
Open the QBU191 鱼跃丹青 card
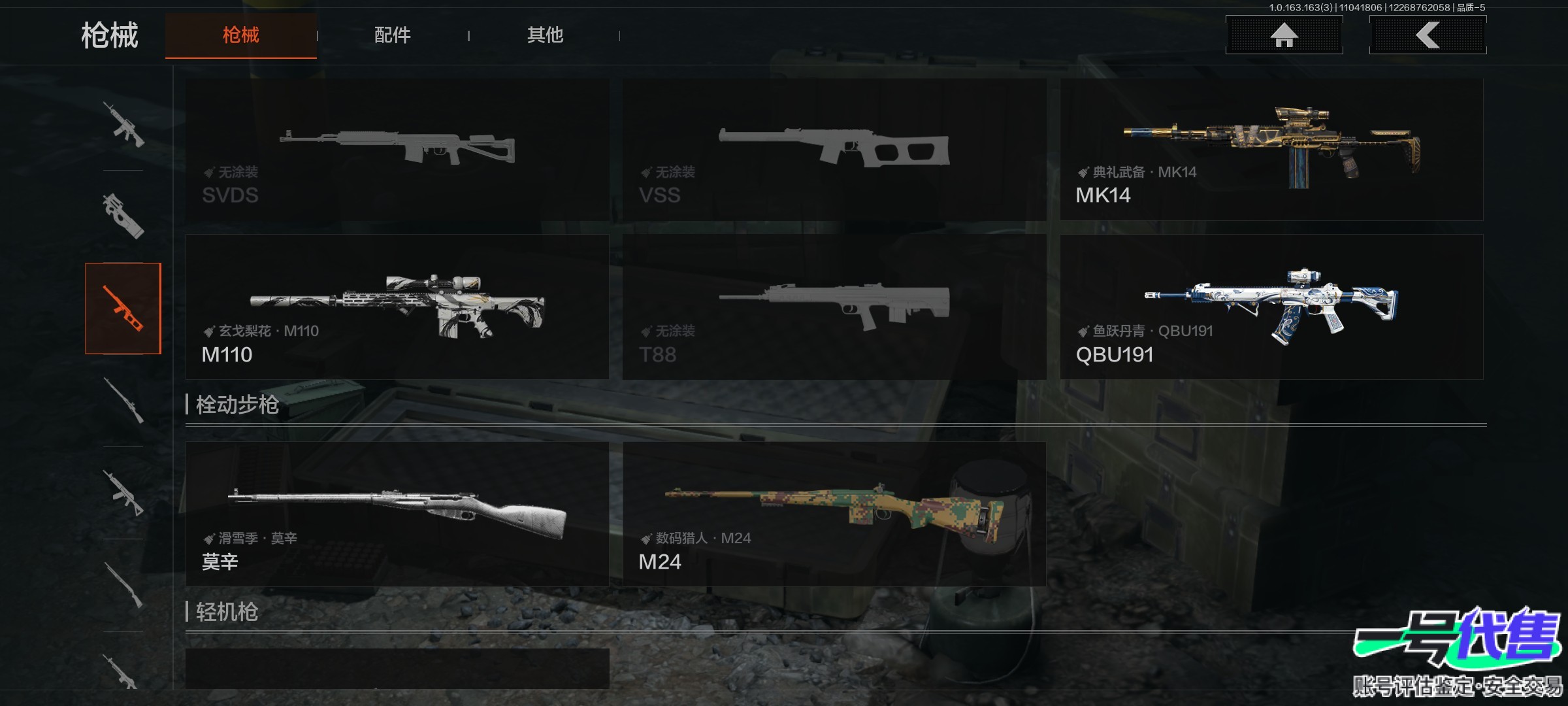tap(1271, 307)
